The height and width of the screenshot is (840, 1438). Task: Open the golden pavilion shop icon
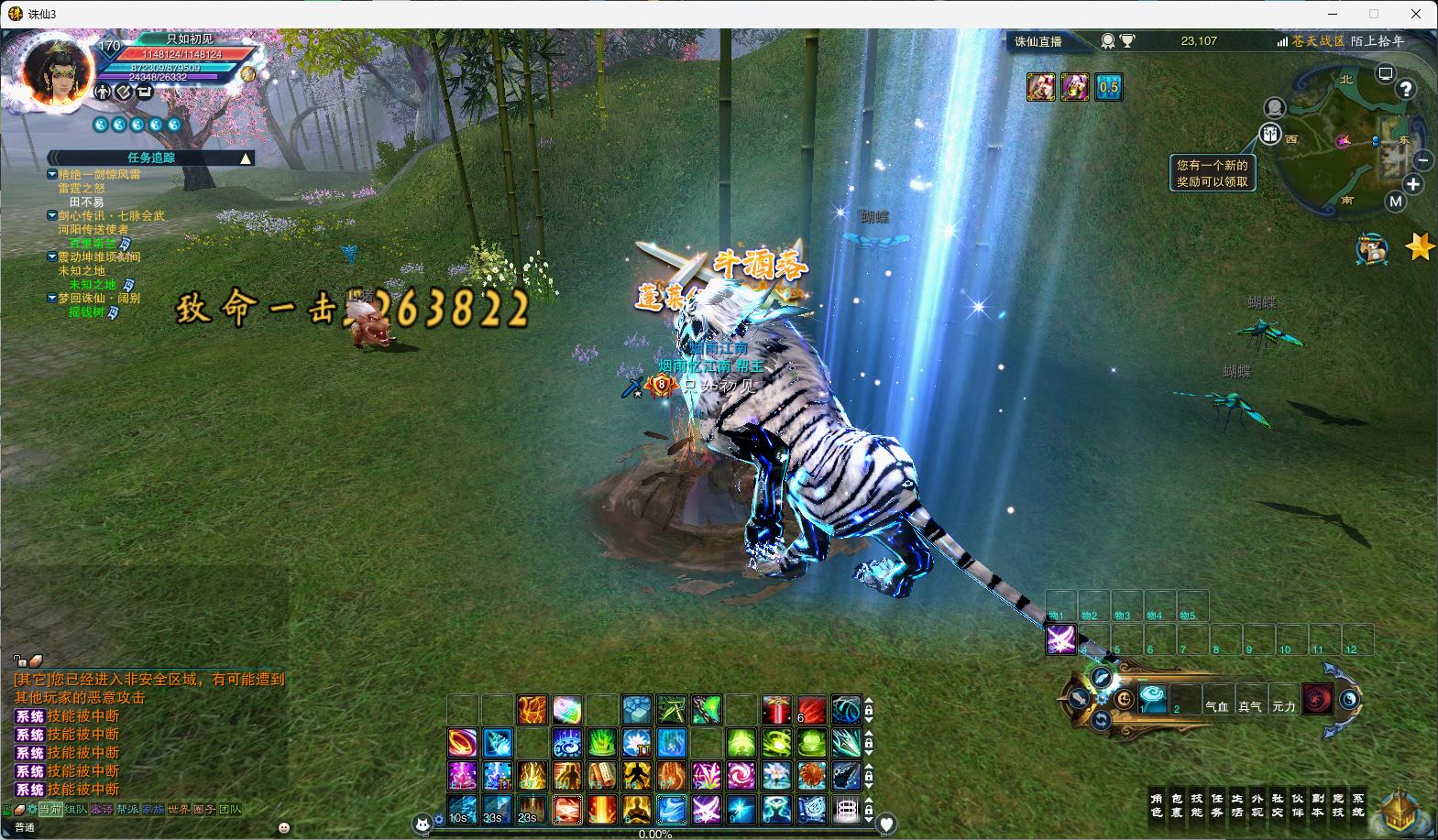tap(1401, 810)
